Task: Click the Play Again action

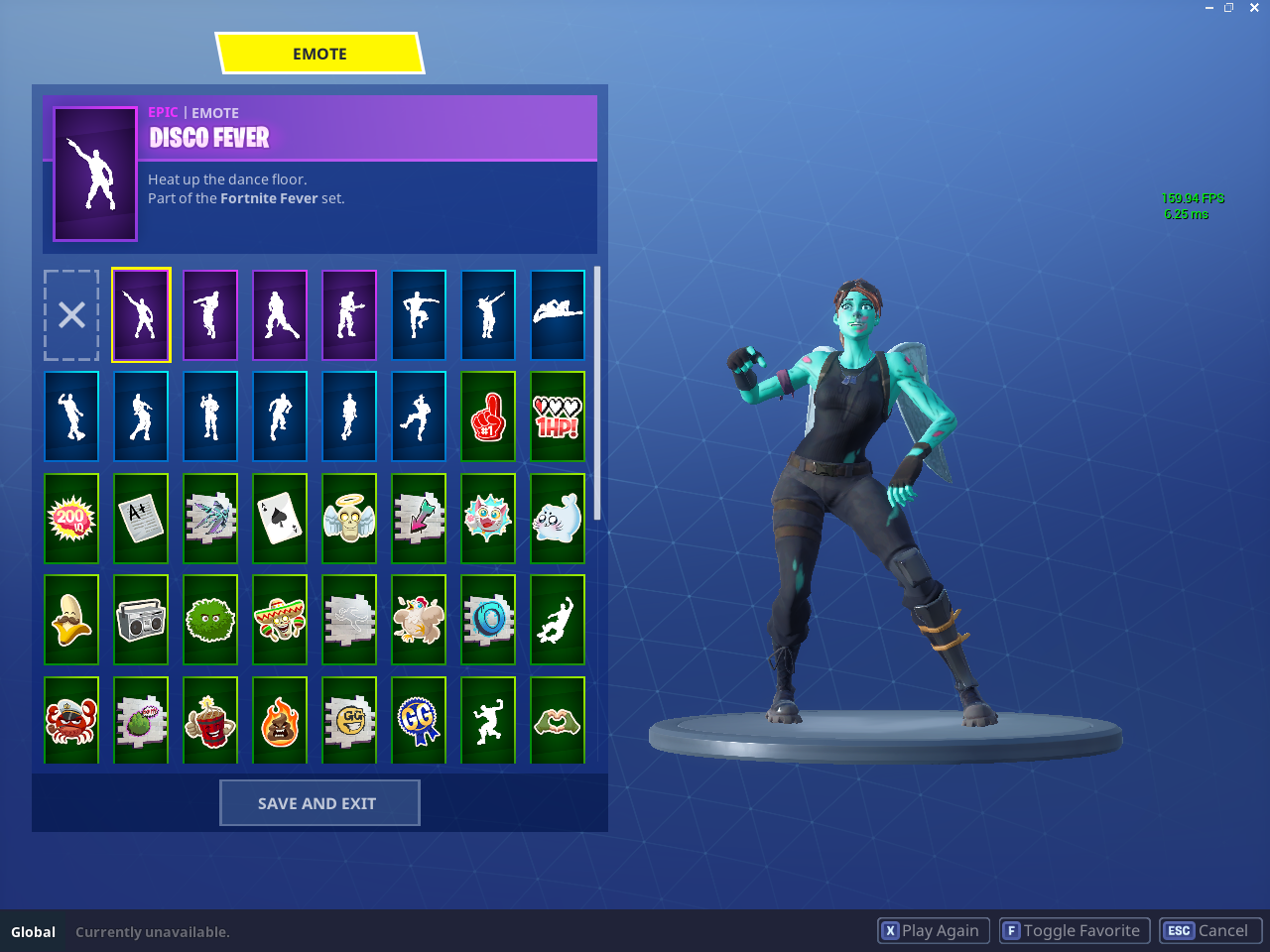Action: pos(933,930)
